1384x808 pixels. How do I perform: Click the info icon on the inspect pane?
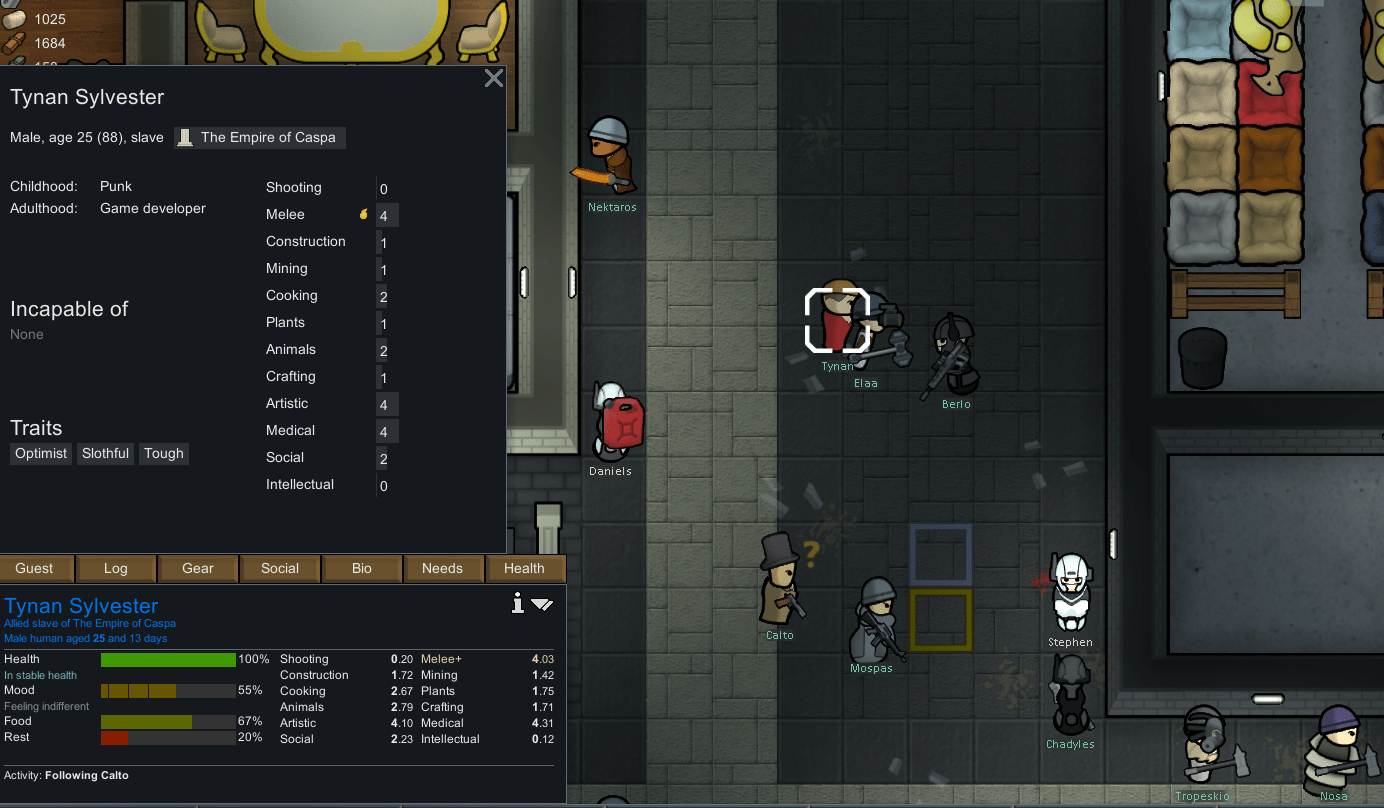(x=517, y=603)
